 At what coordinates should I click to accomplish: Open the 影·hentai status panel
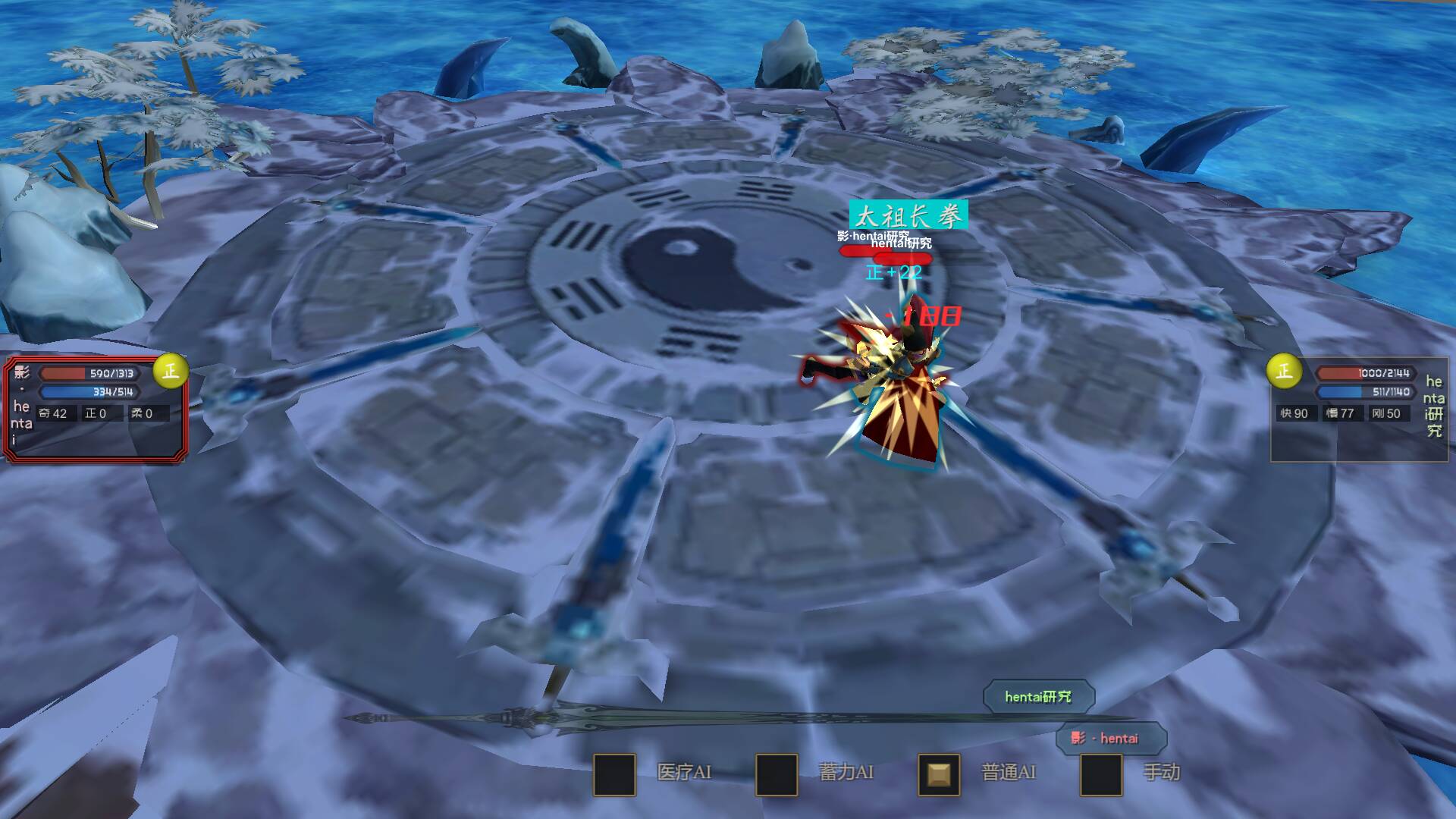click(95, 409)
